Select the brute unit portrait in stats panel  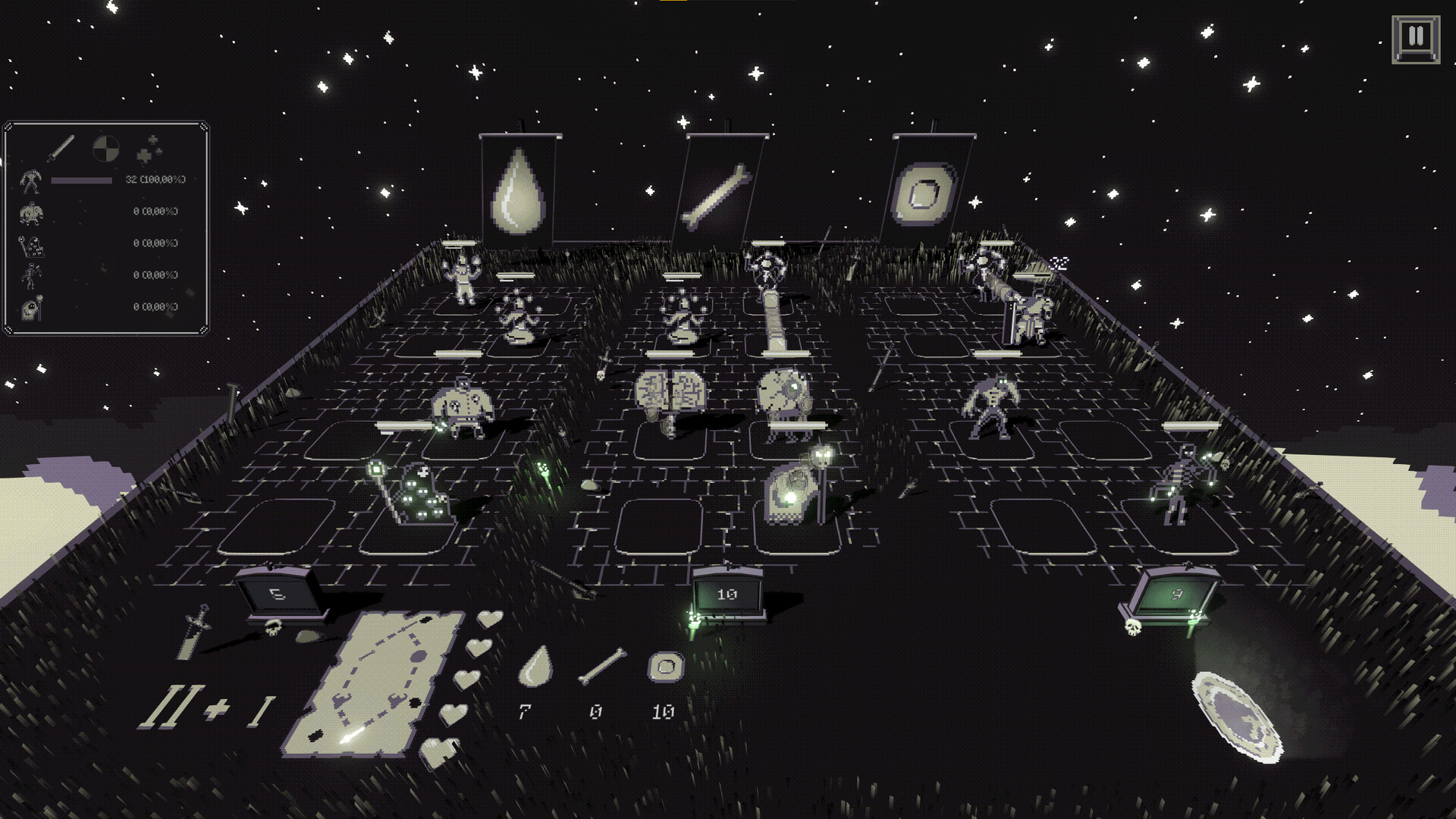tap(31, 182)
